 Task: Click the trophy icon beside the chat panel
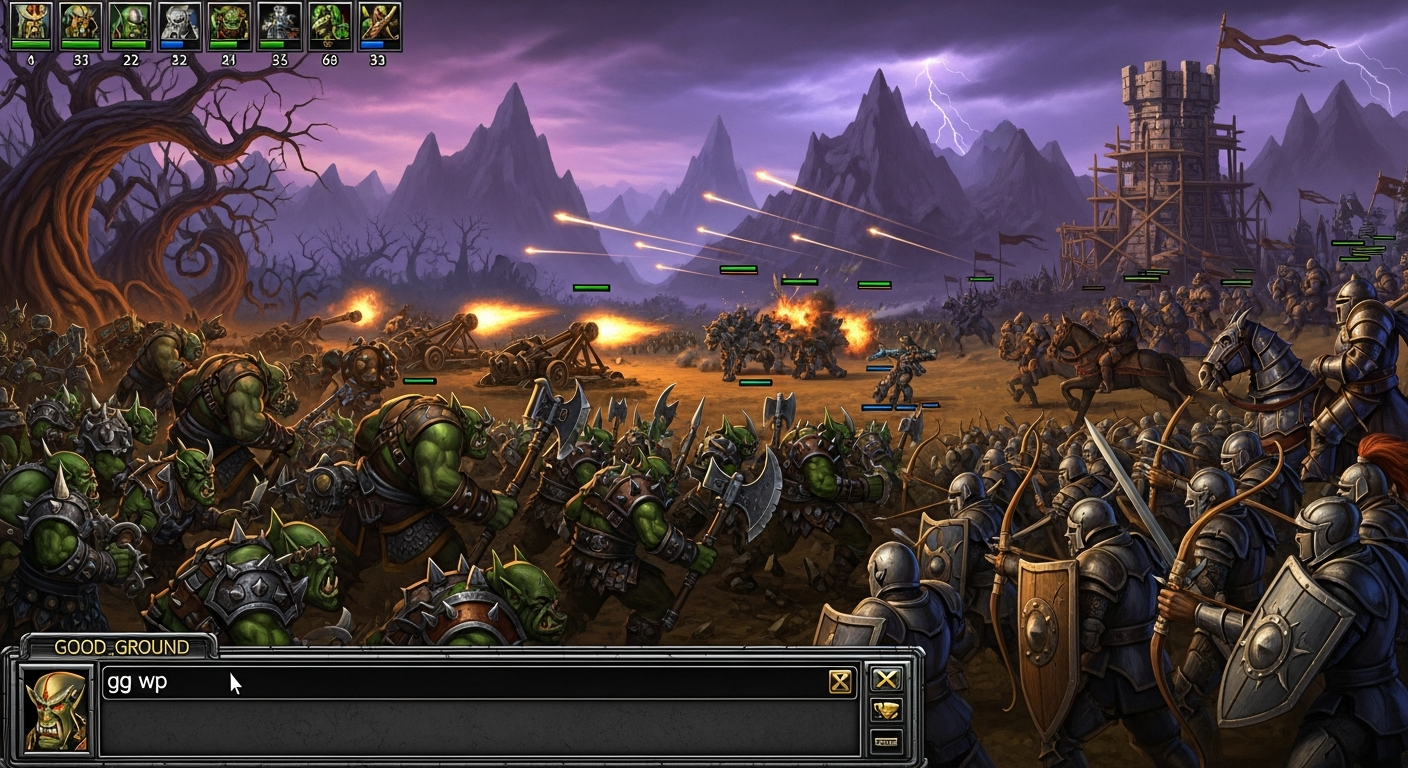[x=886, y=710]
